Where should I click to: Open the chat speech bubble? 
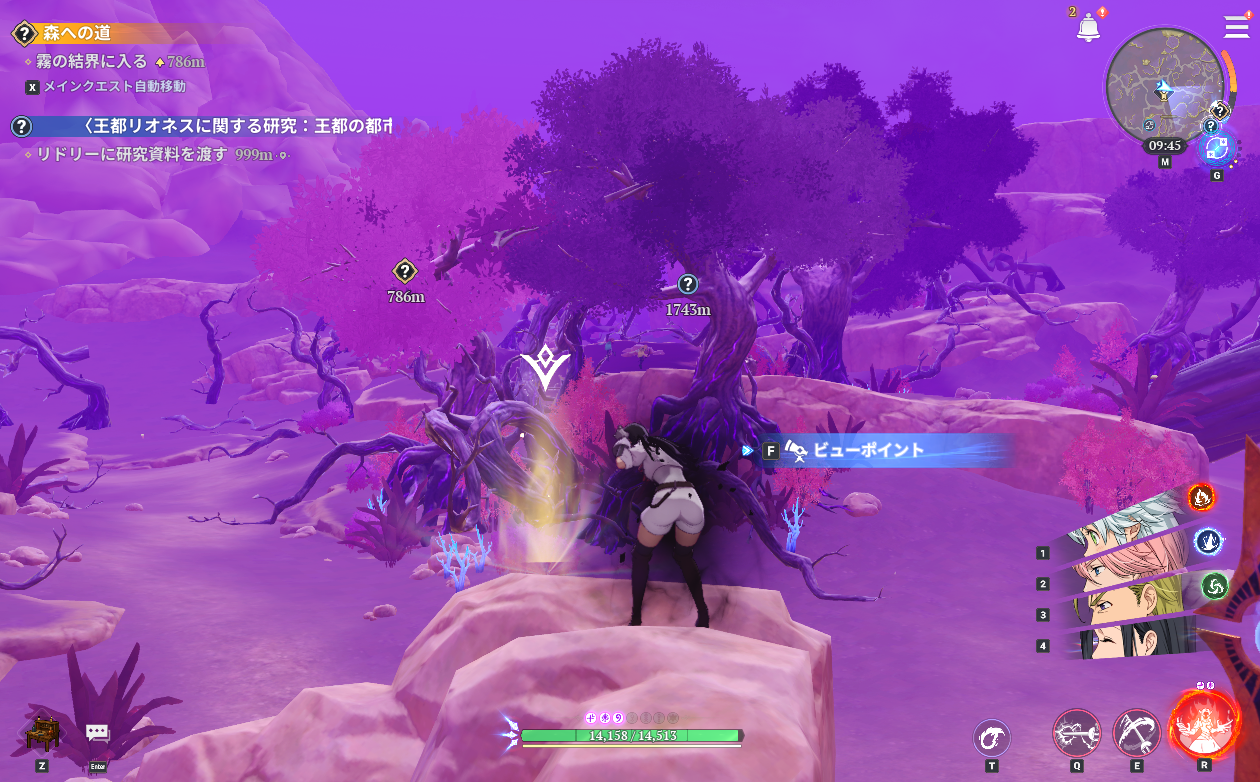[x=97, y=734]
